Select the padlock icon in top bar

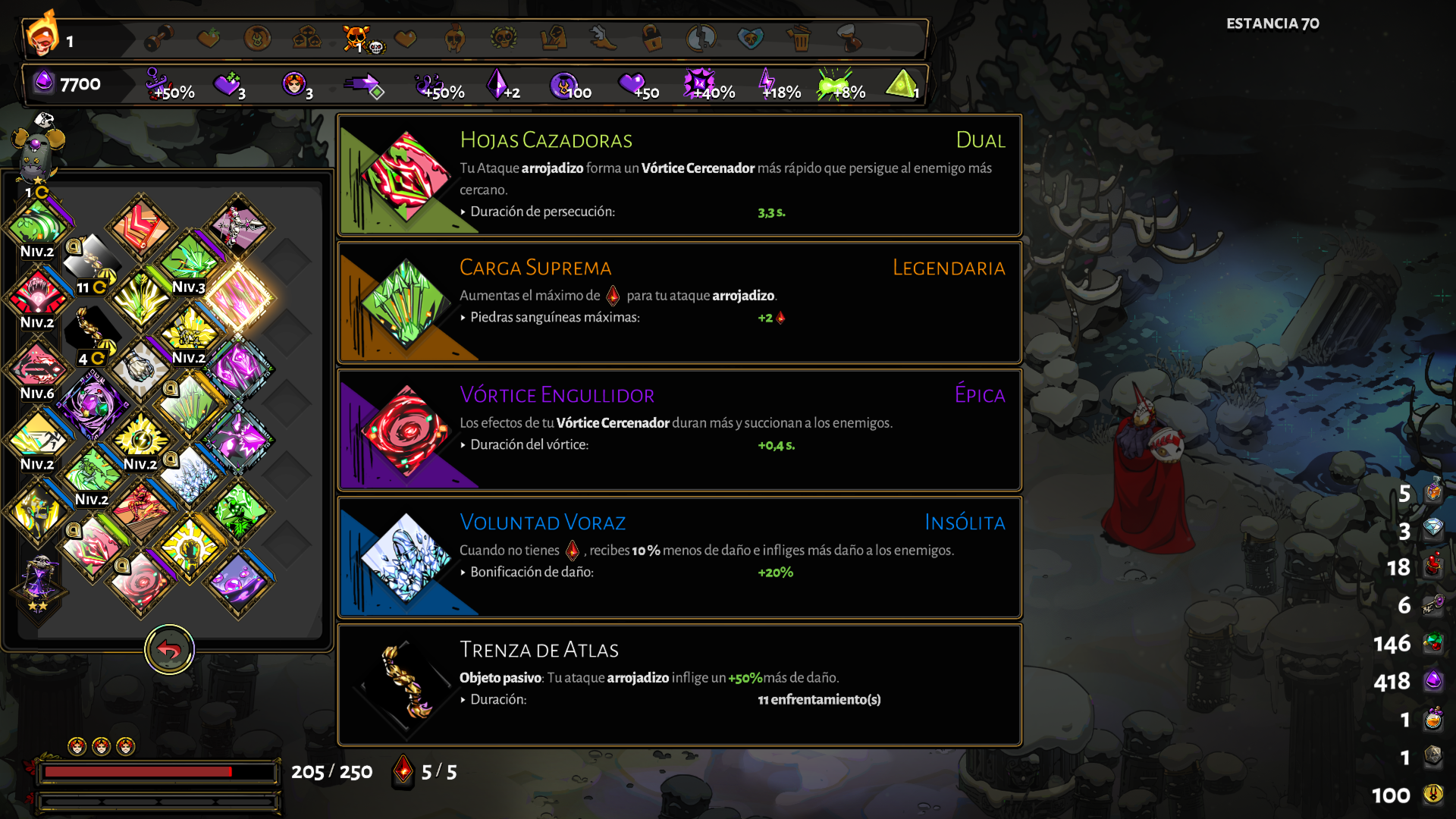tap(651, 38)
